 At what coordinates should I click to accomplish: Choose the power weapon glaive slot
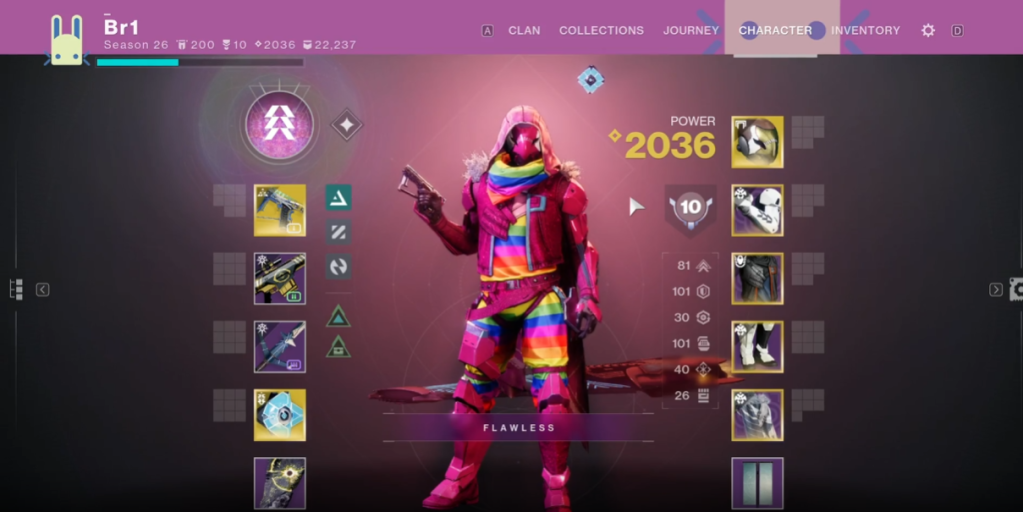click(279, 346)
